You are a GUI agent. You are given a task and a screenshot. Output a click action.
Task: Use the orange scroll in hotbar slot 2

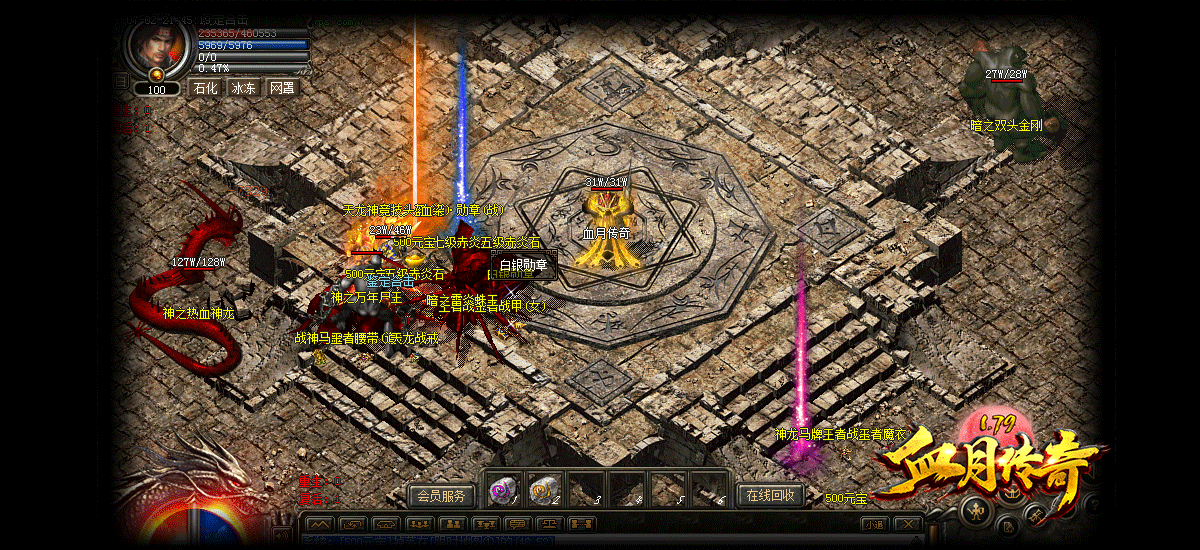[x=543, y=490]
